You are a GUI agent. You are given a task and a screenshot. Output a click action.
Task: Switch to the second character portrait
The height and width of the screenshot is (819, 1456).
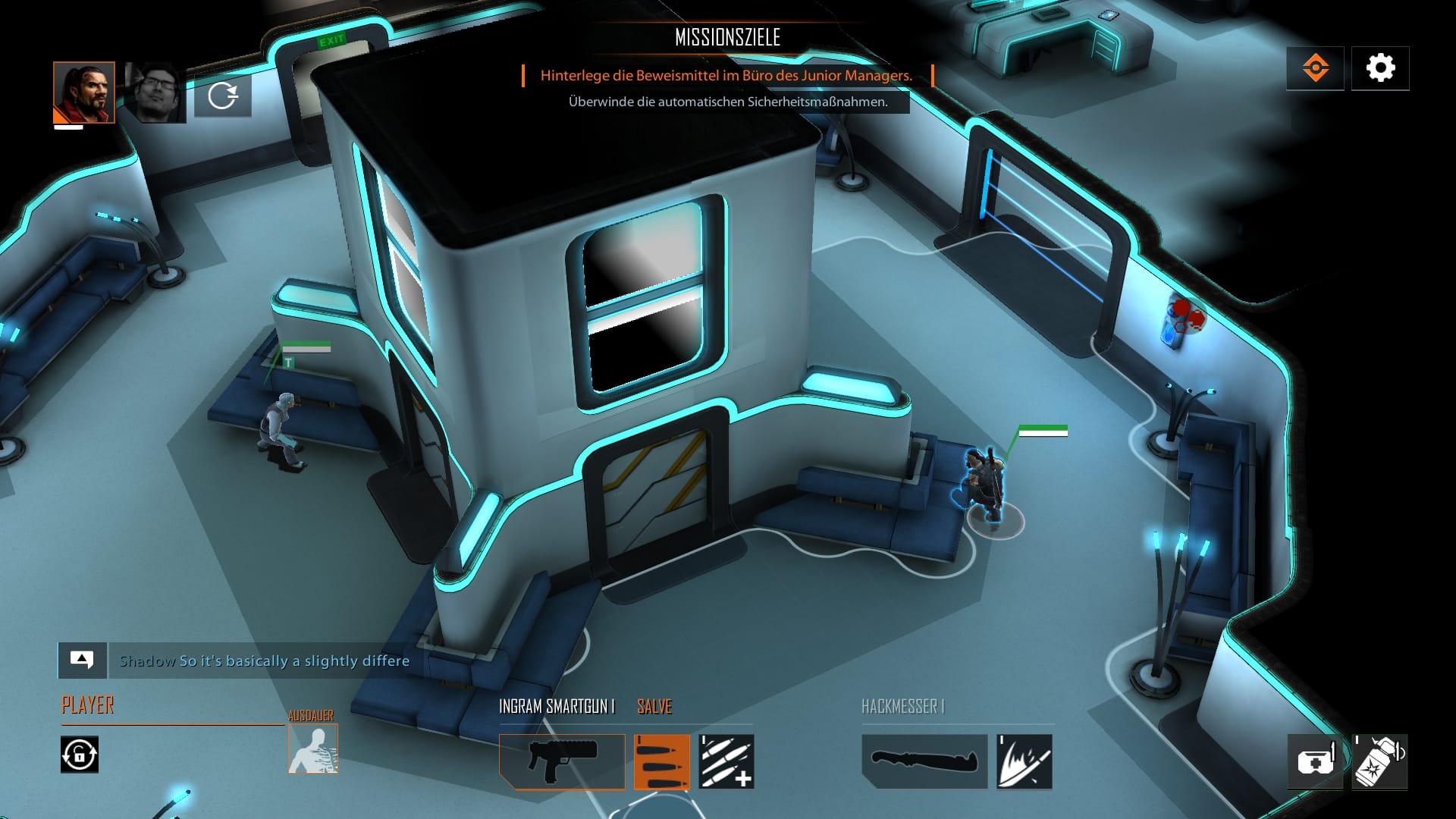tap(155, 91)
